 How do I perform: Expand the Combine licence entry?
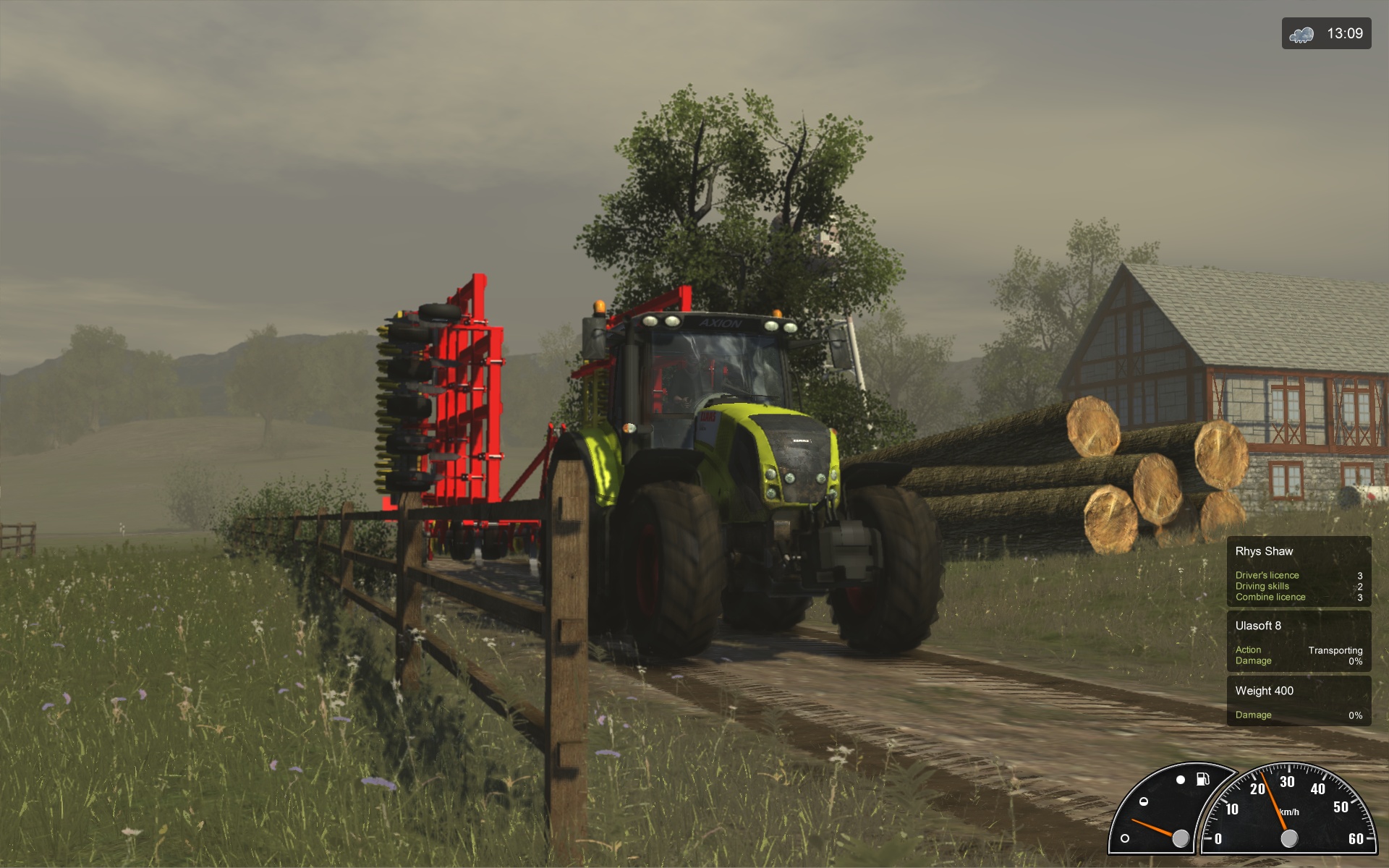pyautogui.click(x=1270, y=597)
